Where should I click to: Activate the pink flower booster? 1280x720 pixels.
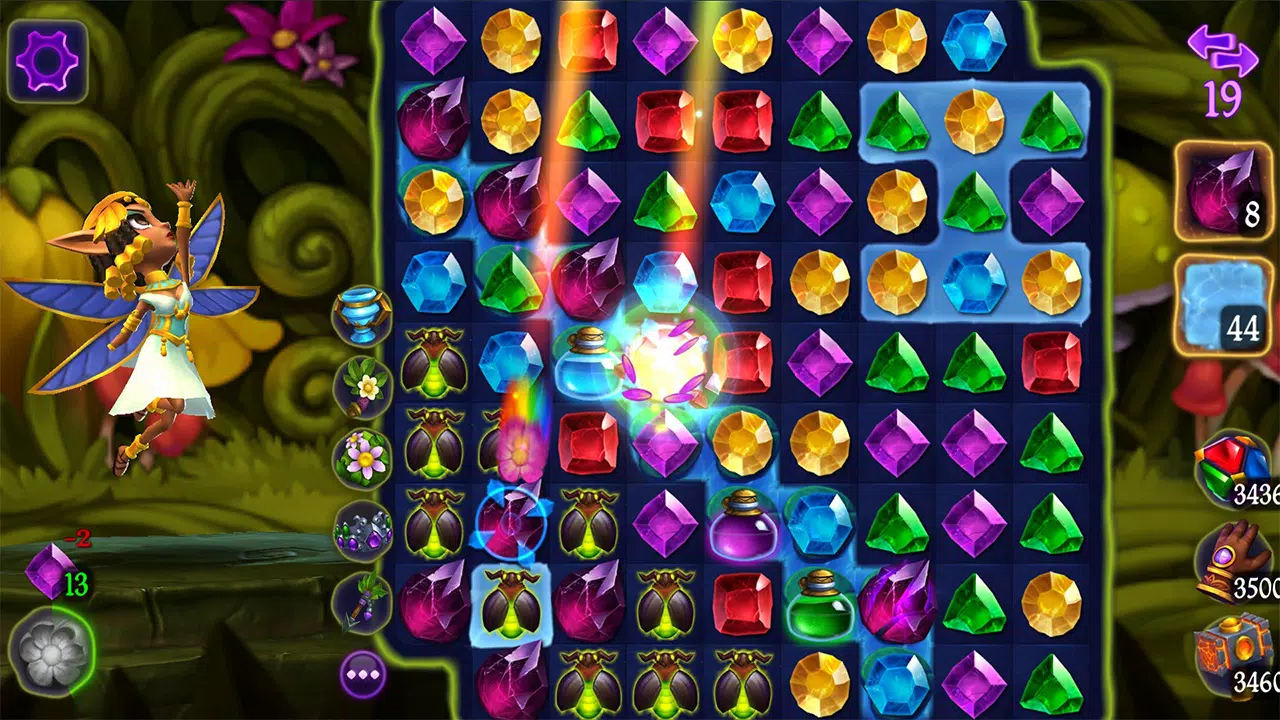coord(366,457)
